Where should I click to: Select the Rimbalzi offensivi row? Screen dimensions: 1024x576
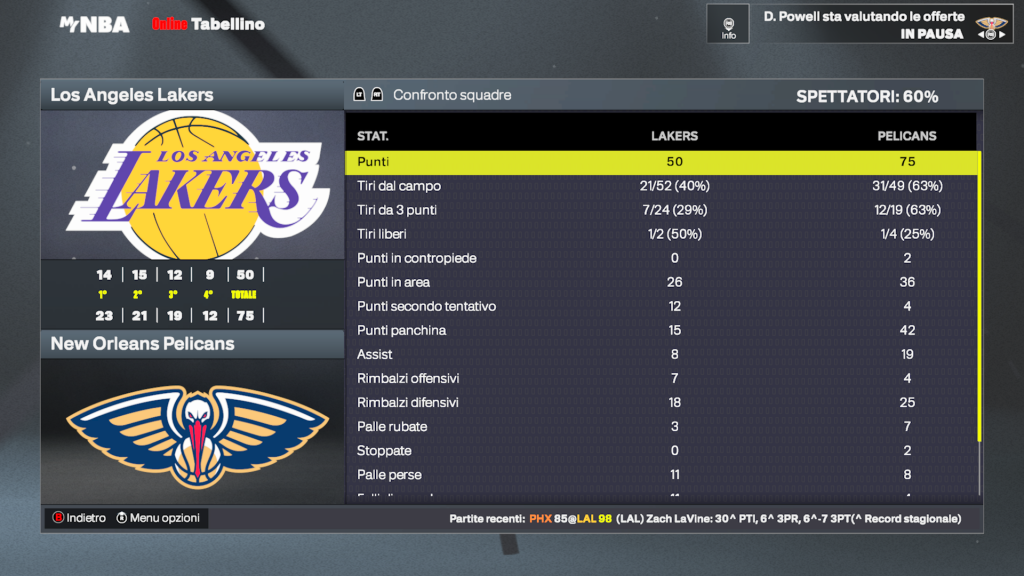661,378
